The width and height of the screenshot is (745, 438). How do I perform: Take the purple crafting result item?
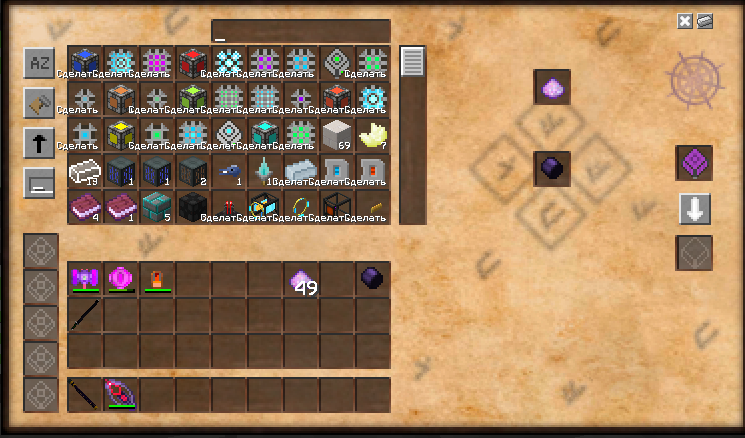point(694,164)
